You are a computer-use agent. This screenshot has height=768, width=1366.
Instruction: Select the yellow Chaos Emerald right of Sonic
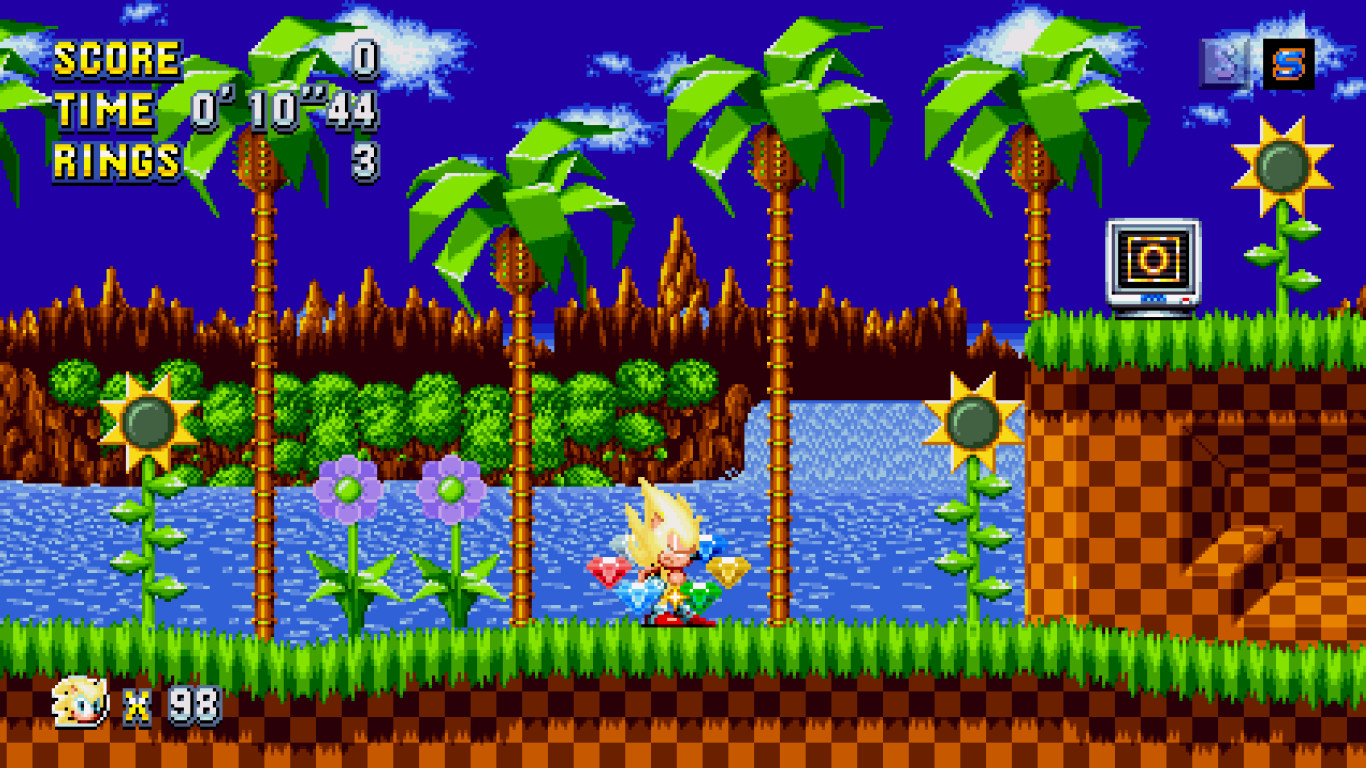(x=728, y=570)
